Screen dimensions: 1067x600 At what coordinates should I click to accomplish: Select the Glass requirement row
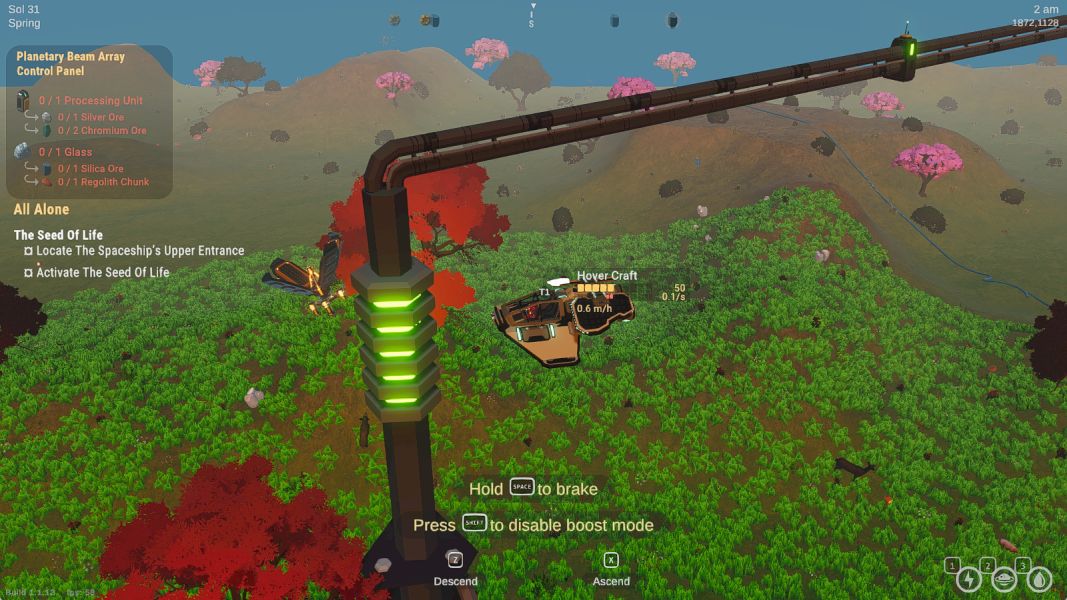[x=65, y=153]
